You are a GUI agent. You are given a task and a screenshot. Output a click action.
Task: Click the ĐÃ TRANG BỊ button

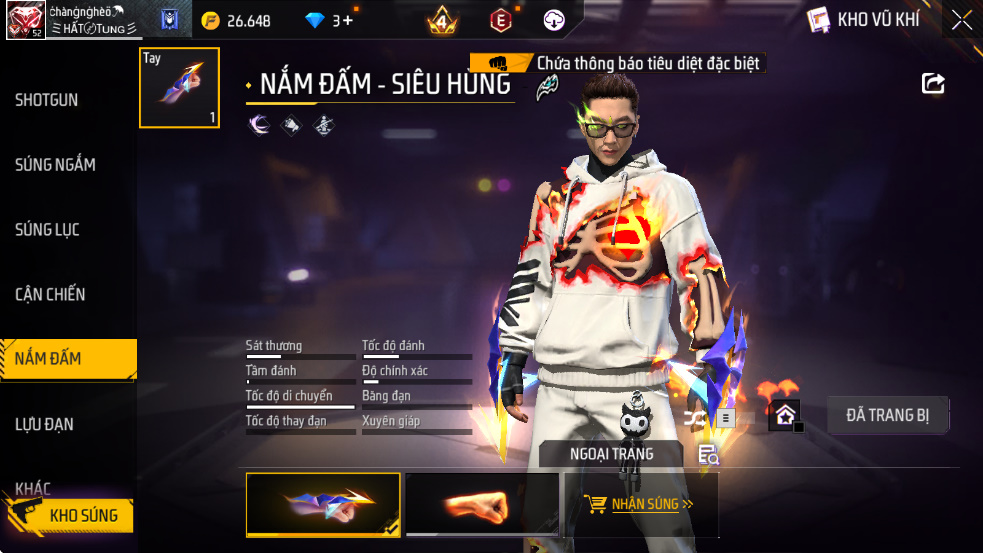point(888,415)
